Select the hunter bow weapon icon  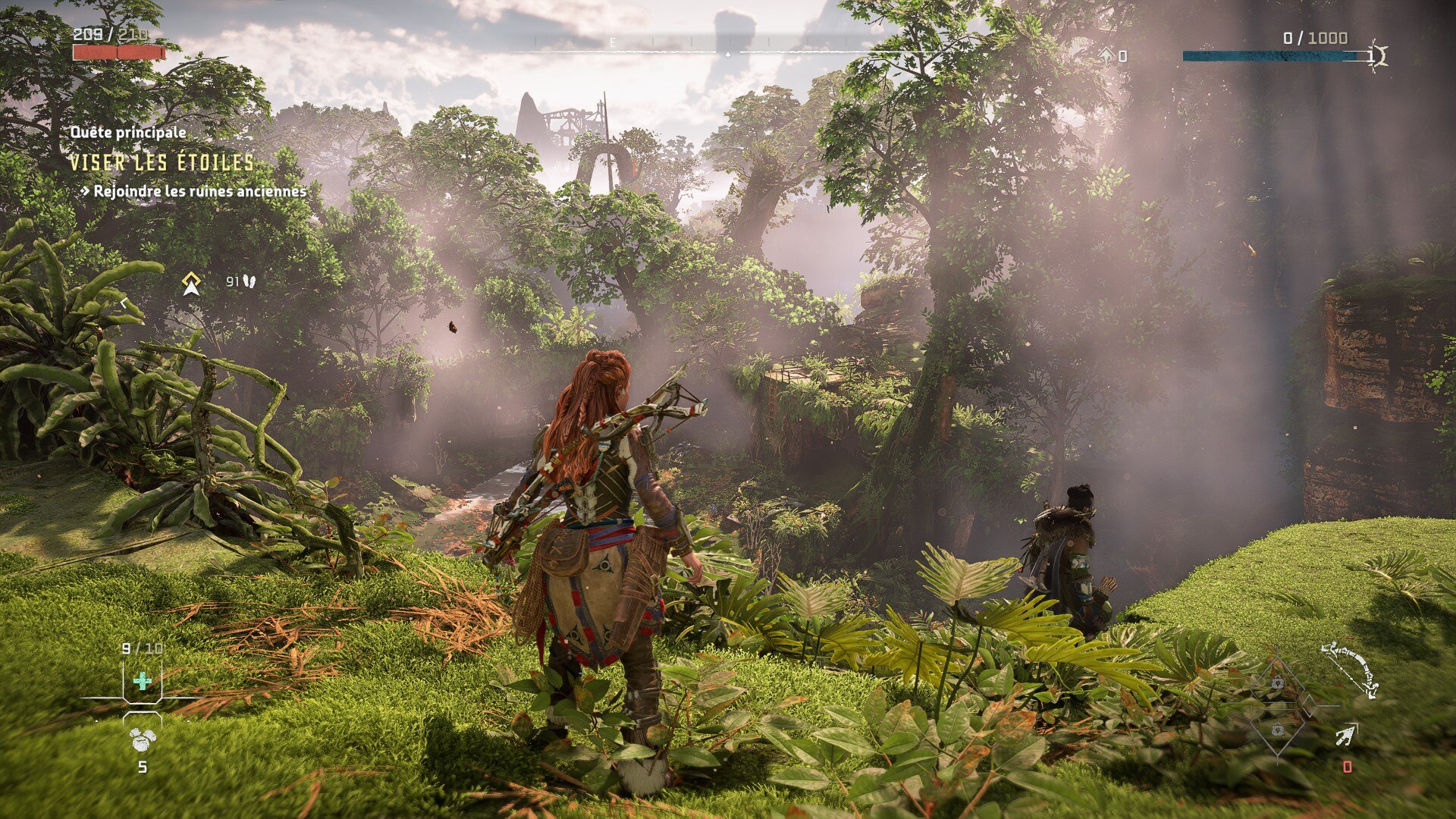click(1351, 670)
